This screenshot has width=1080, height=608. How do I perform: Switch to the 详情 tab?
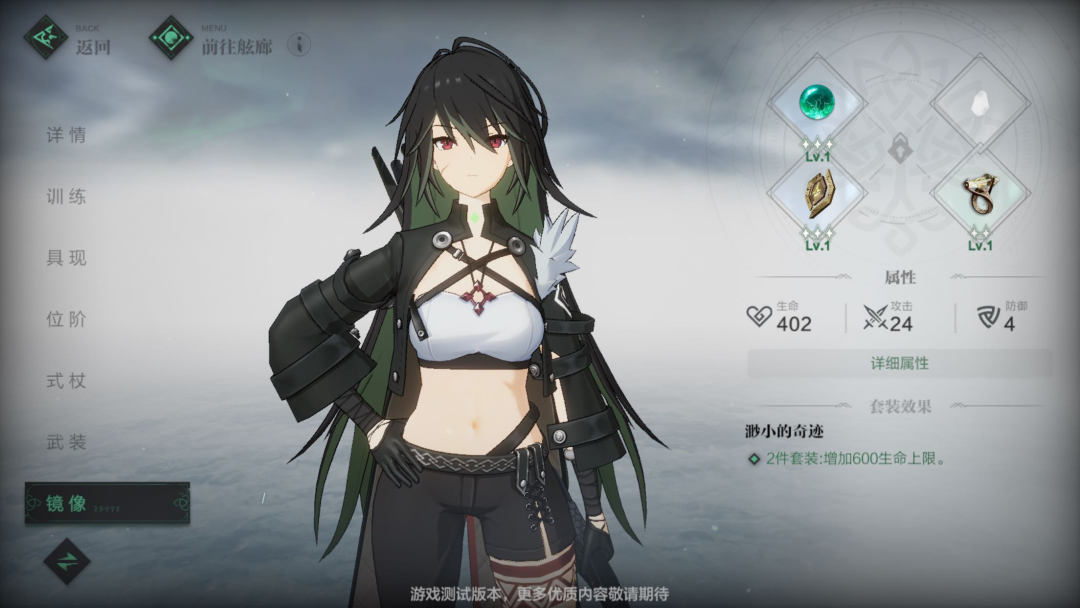click(67, 135)
